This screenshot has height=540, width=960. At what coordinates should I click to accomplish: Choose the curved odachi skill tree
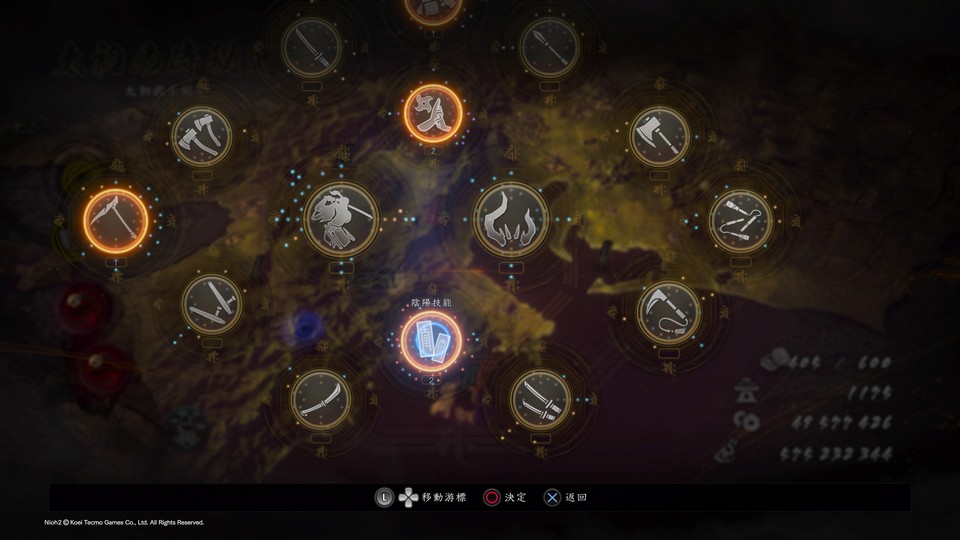320,399
